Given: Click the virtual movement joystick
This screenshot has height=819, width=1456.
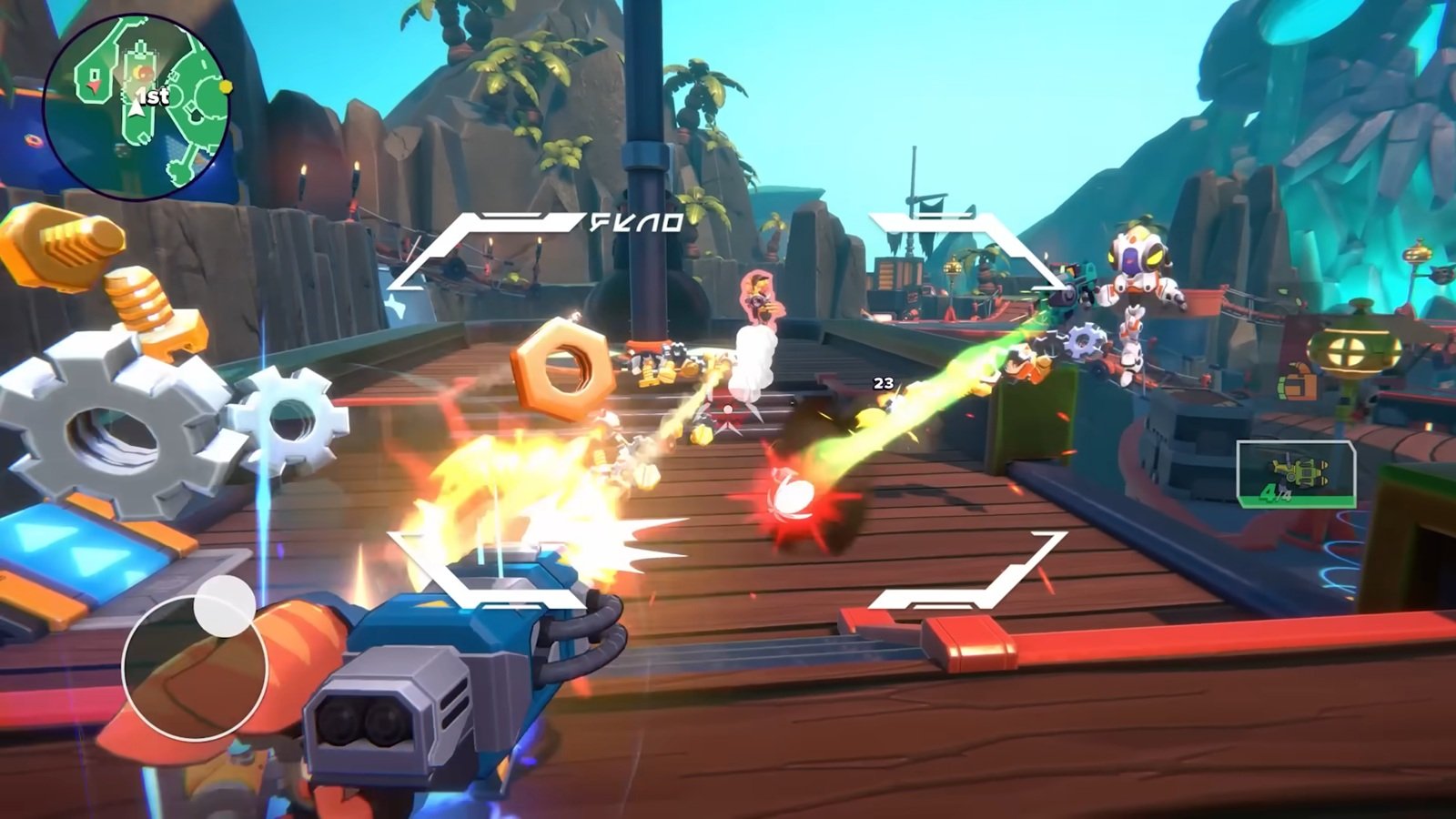Looking at the screenshot, I should [x=195, y=666].
